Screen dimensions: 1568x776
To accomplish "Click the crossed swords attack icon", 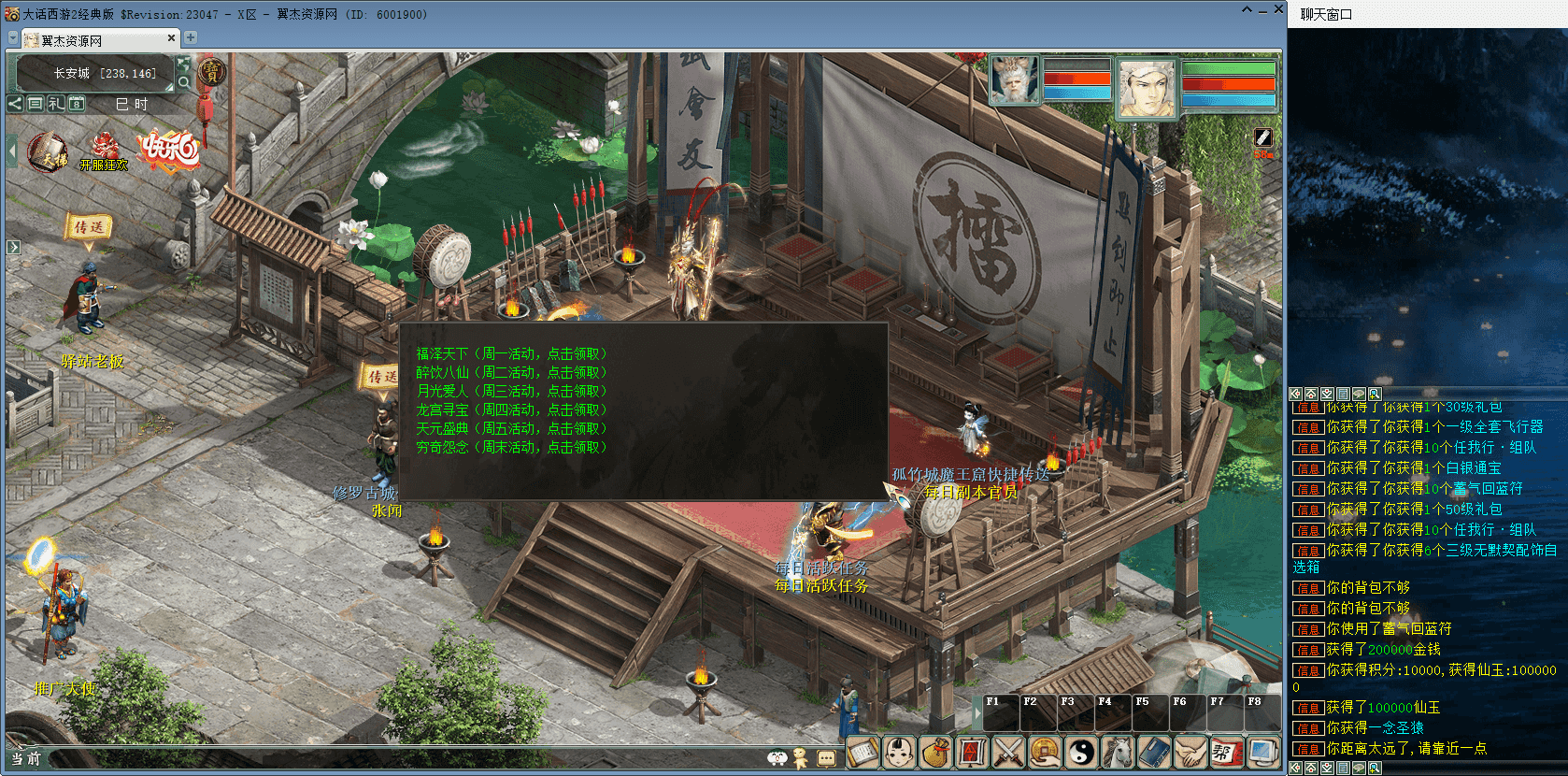I will [1008, 752].
